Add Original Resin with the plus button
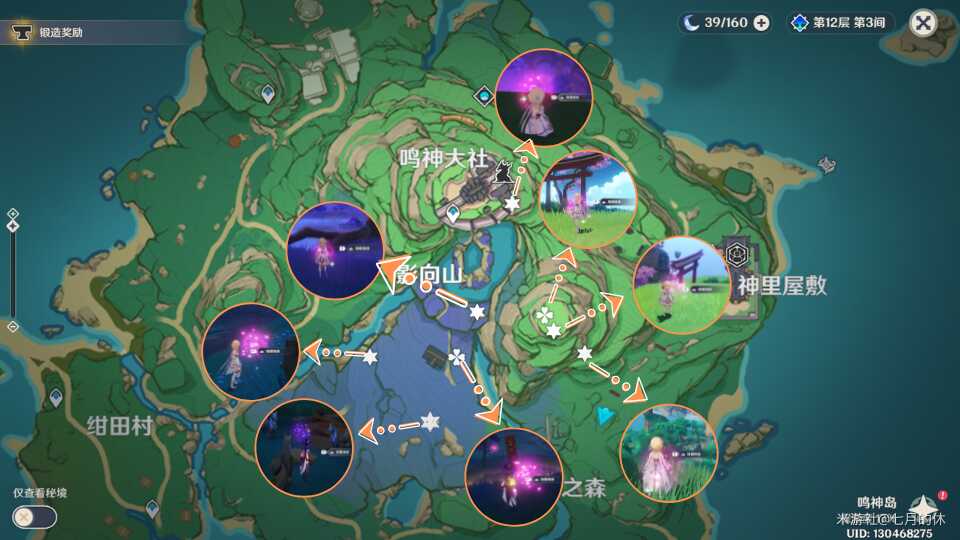Image resolution: width=960 pixels, height=540 pixels. tap(762, 22)
